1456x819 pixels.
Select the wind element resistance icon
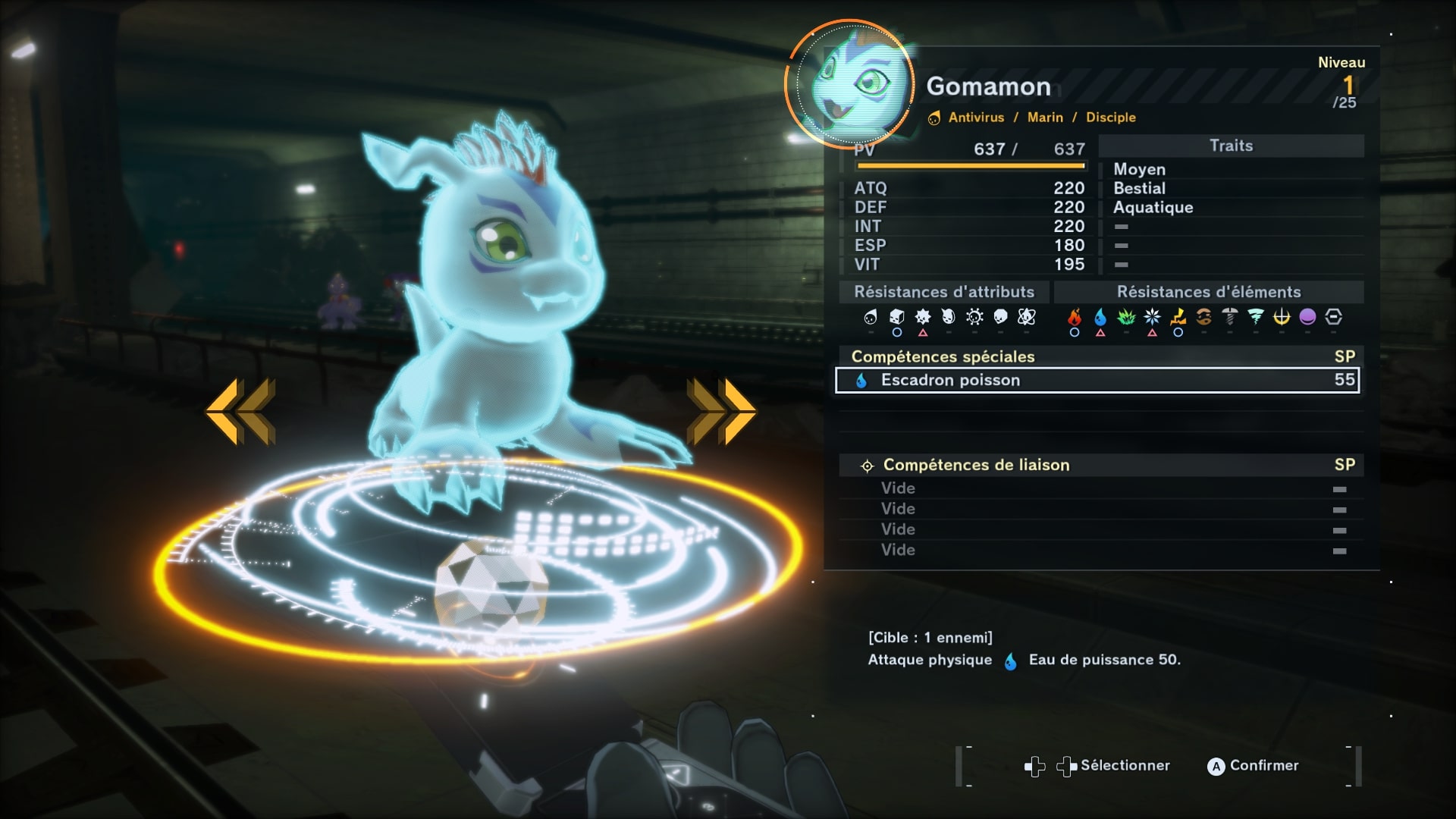pos(1257,318)
